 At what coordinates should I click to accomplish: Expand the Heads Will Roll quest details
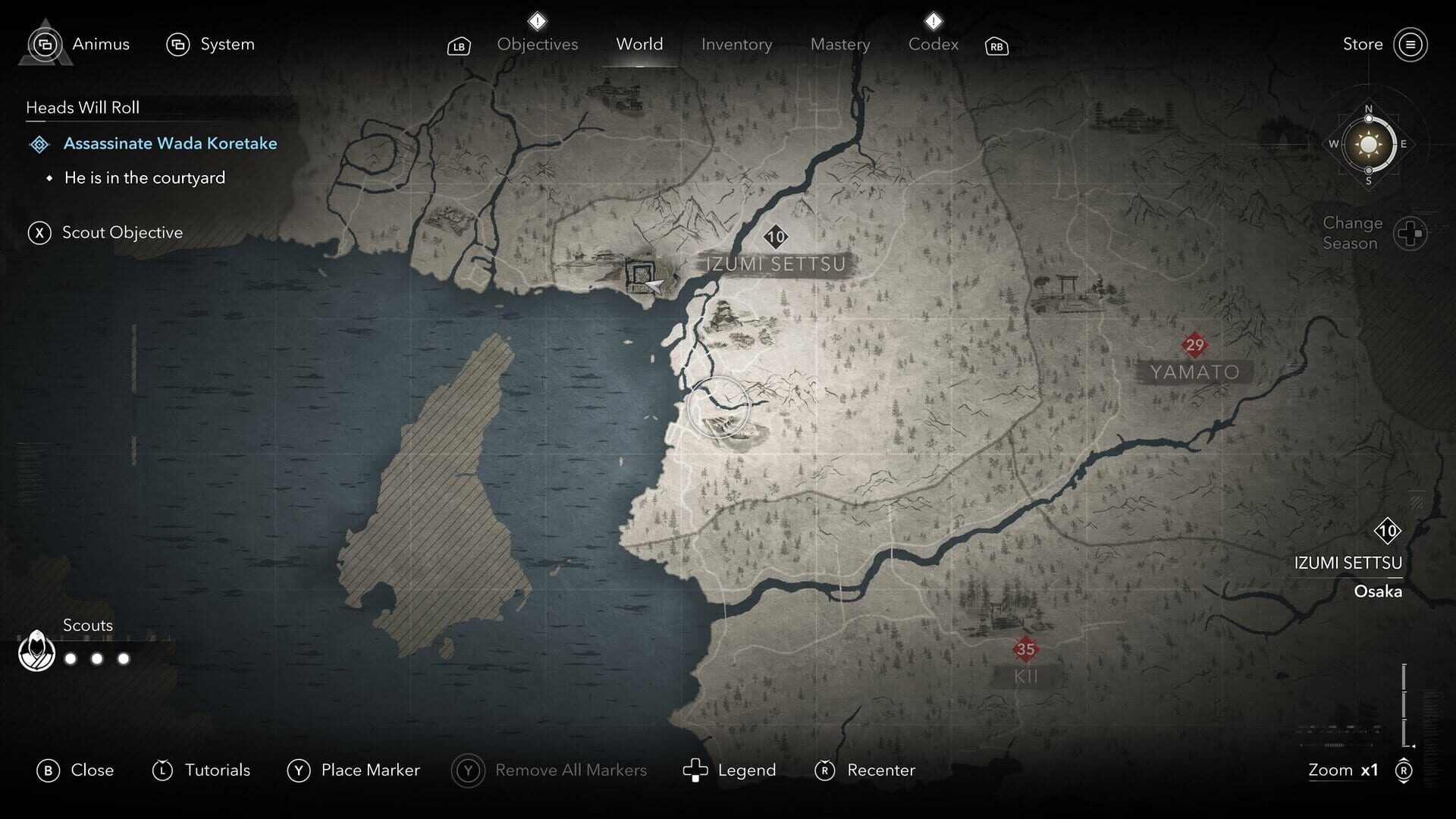(82, 108)
